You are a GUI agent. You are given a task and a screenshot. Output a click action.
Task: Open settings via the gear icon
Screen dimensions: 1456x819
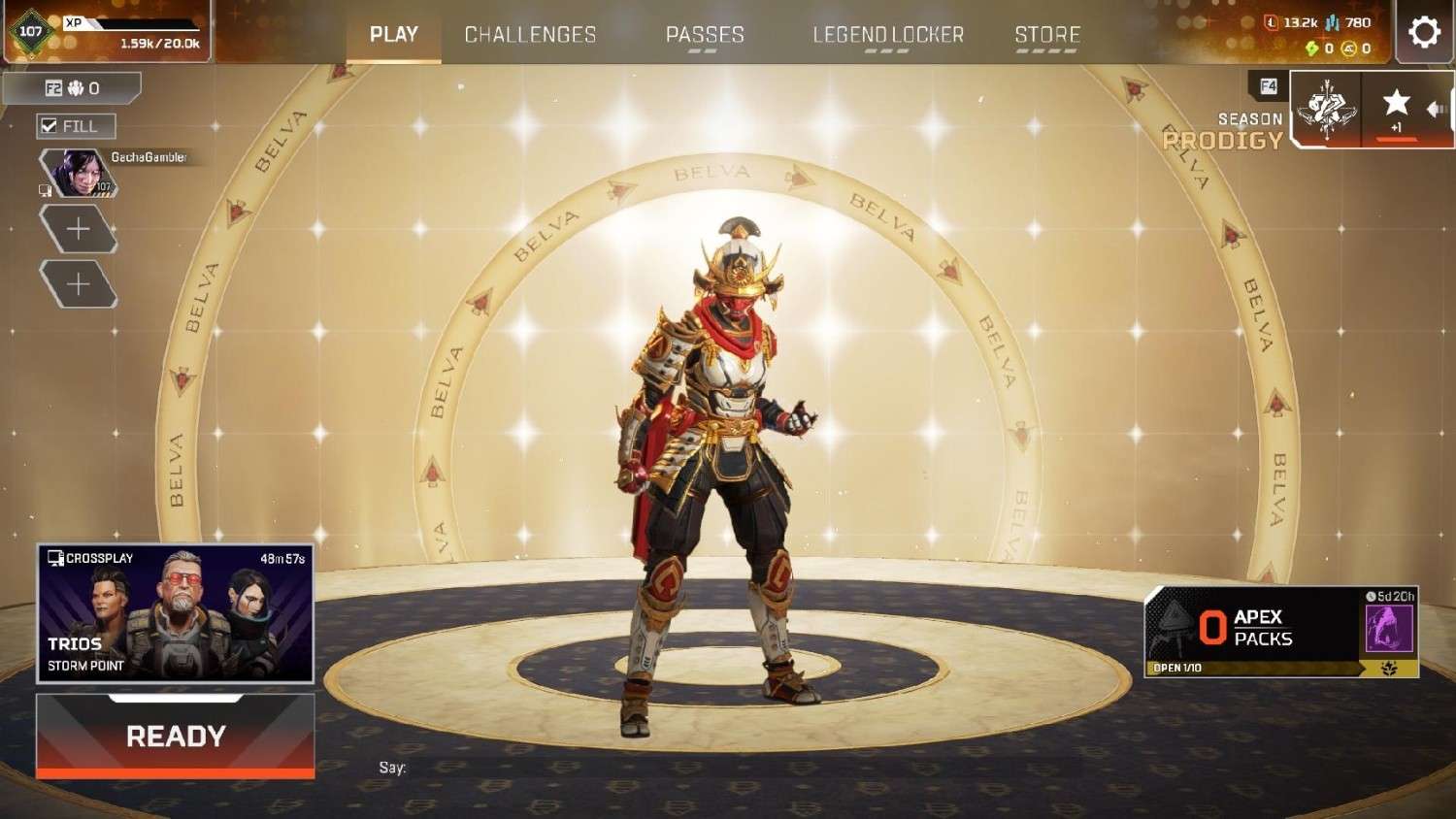pyautogui.click(x=1424, y=32)
